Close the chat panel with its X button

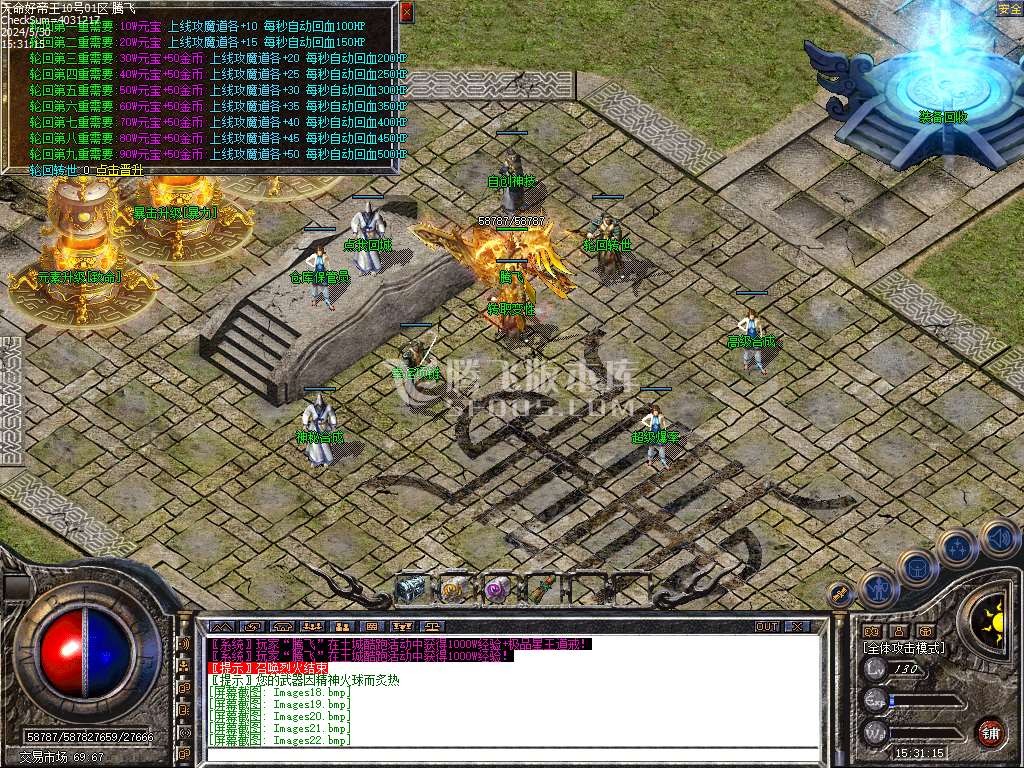(x=796, y=626)
